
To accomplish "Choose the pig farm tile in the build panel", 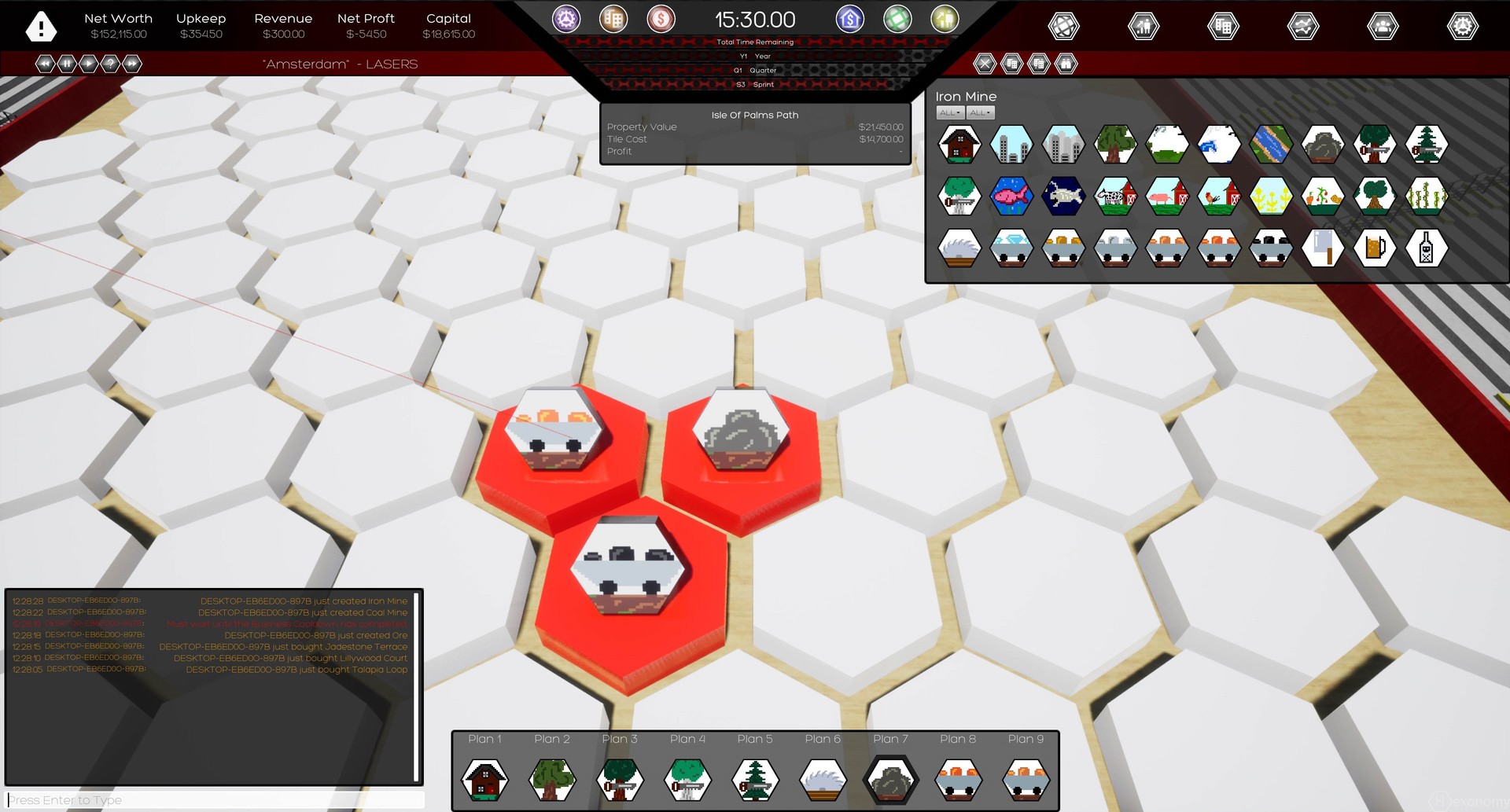I will [x=1167, y=195].
